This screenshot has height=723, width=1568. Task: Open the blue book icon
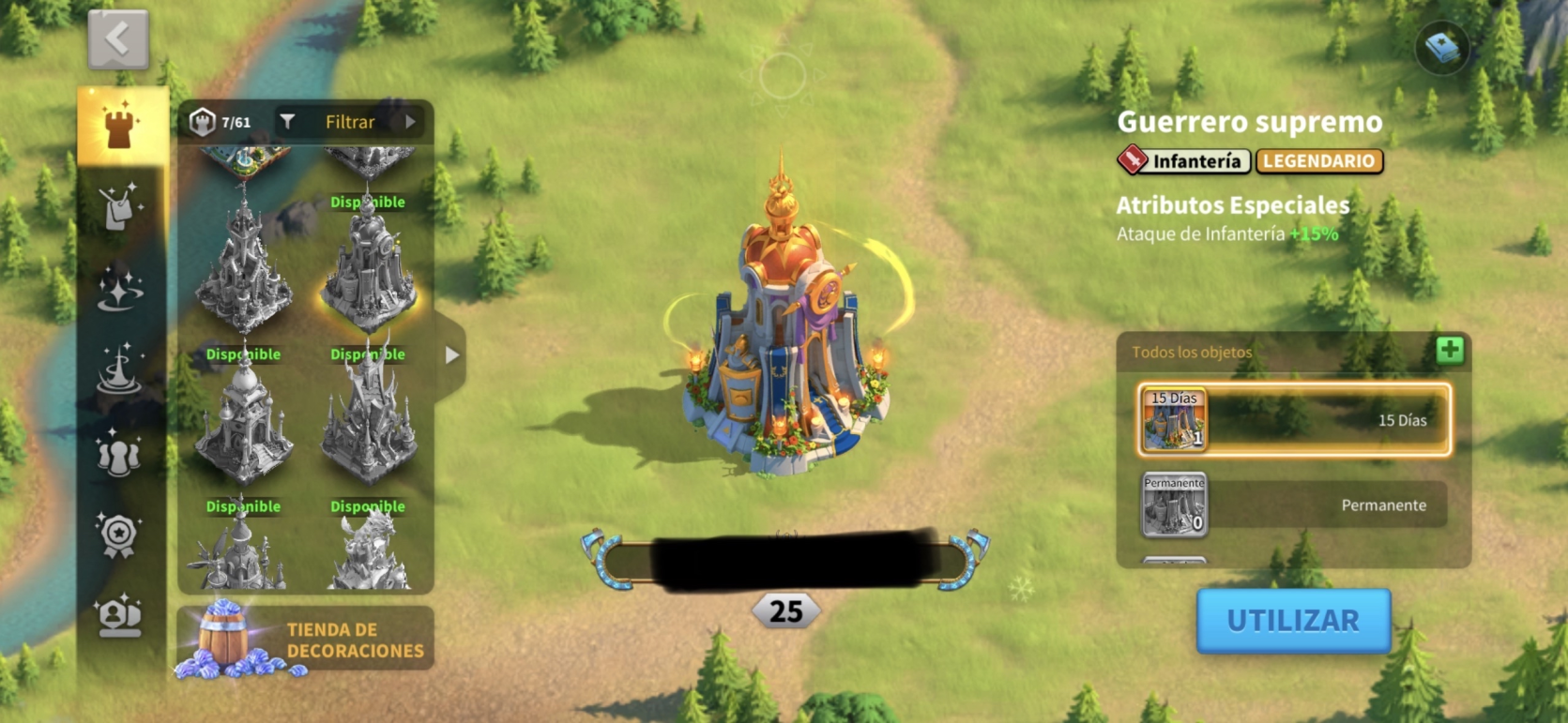point(1441,47)
